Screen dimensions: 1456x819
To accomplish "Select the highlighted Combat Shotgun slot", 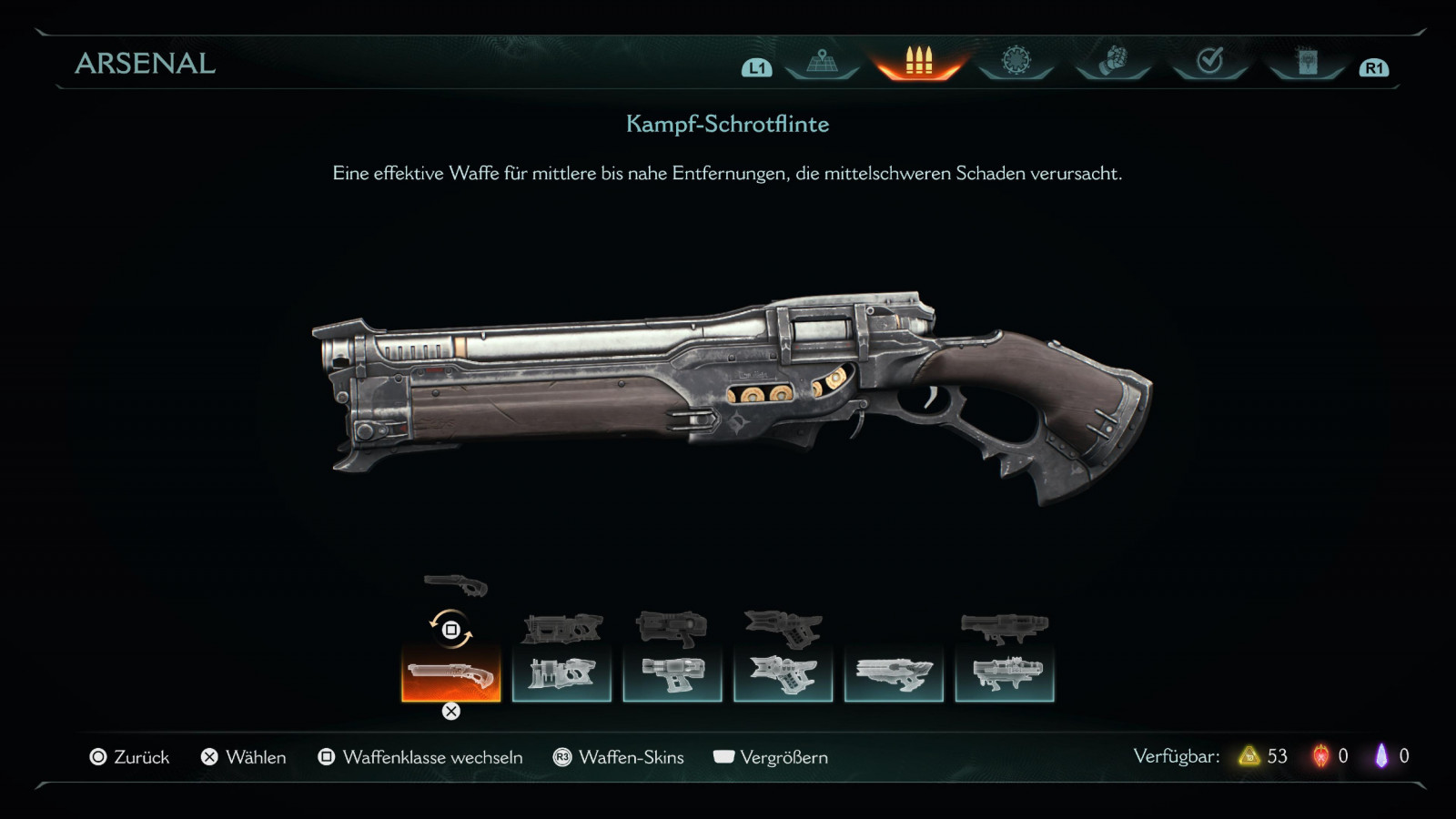I will point(451,674).
